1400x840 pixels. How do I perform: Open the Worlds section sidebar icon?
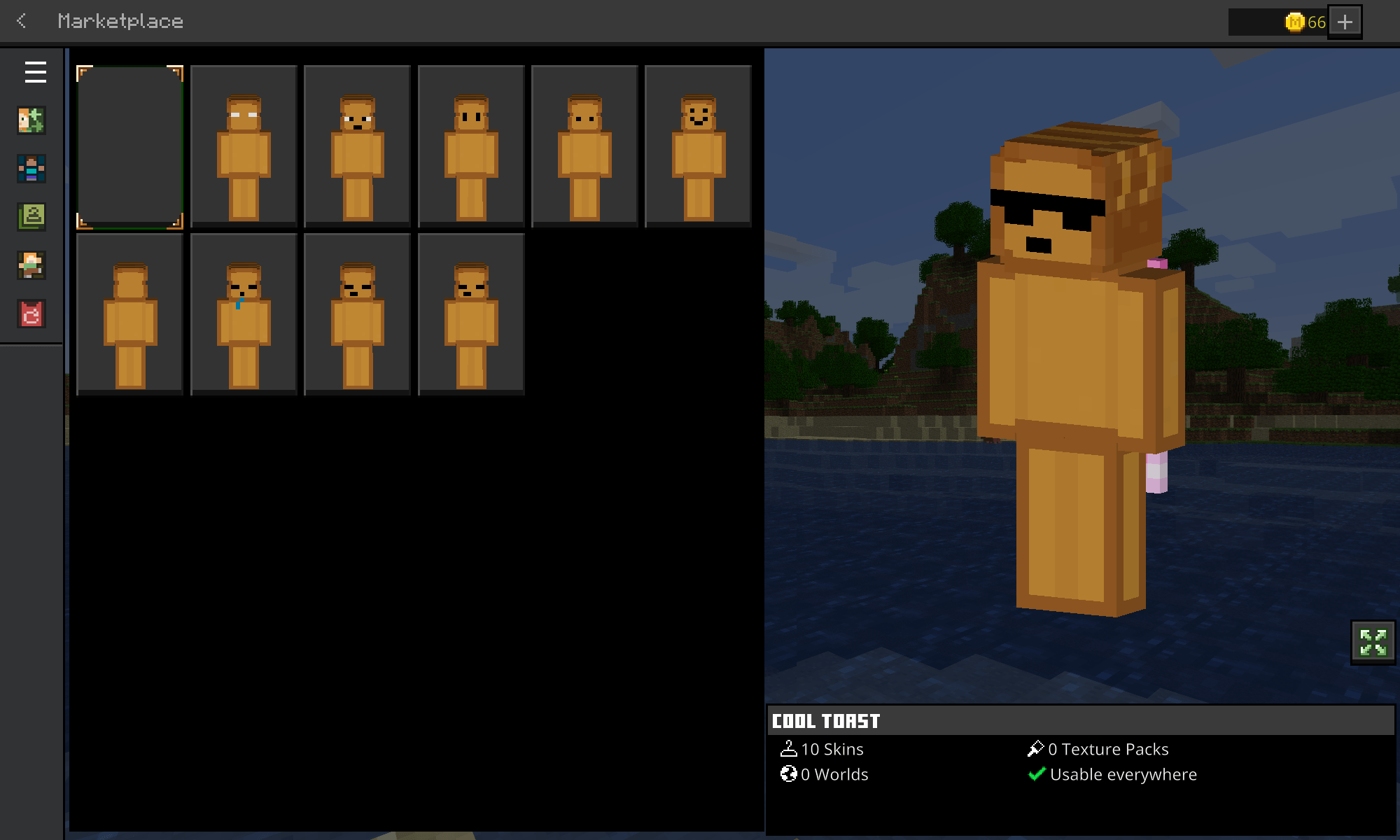pos(31,266)
